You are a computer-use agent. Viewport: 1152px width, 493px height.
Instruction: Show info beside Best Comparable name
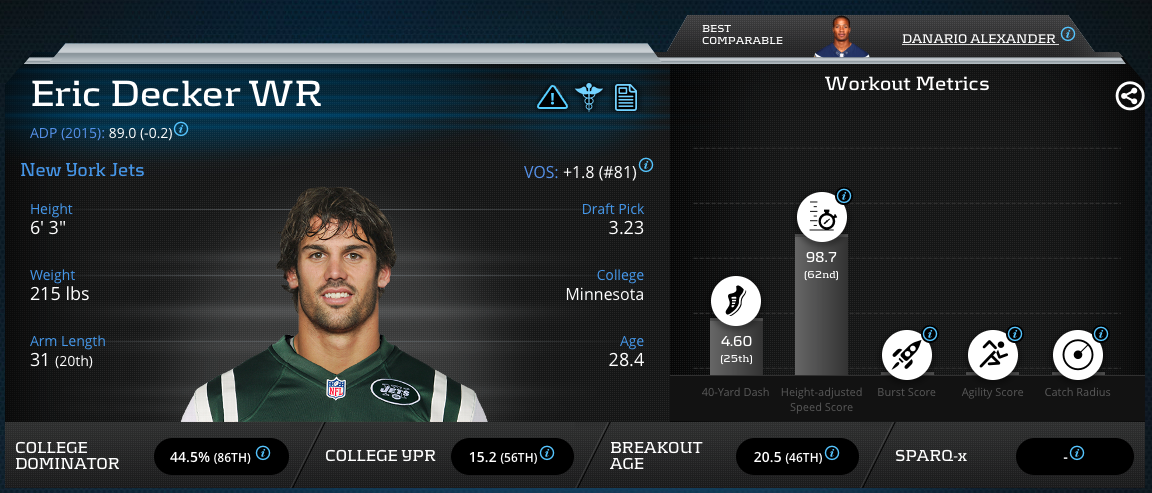[1068, 34]
